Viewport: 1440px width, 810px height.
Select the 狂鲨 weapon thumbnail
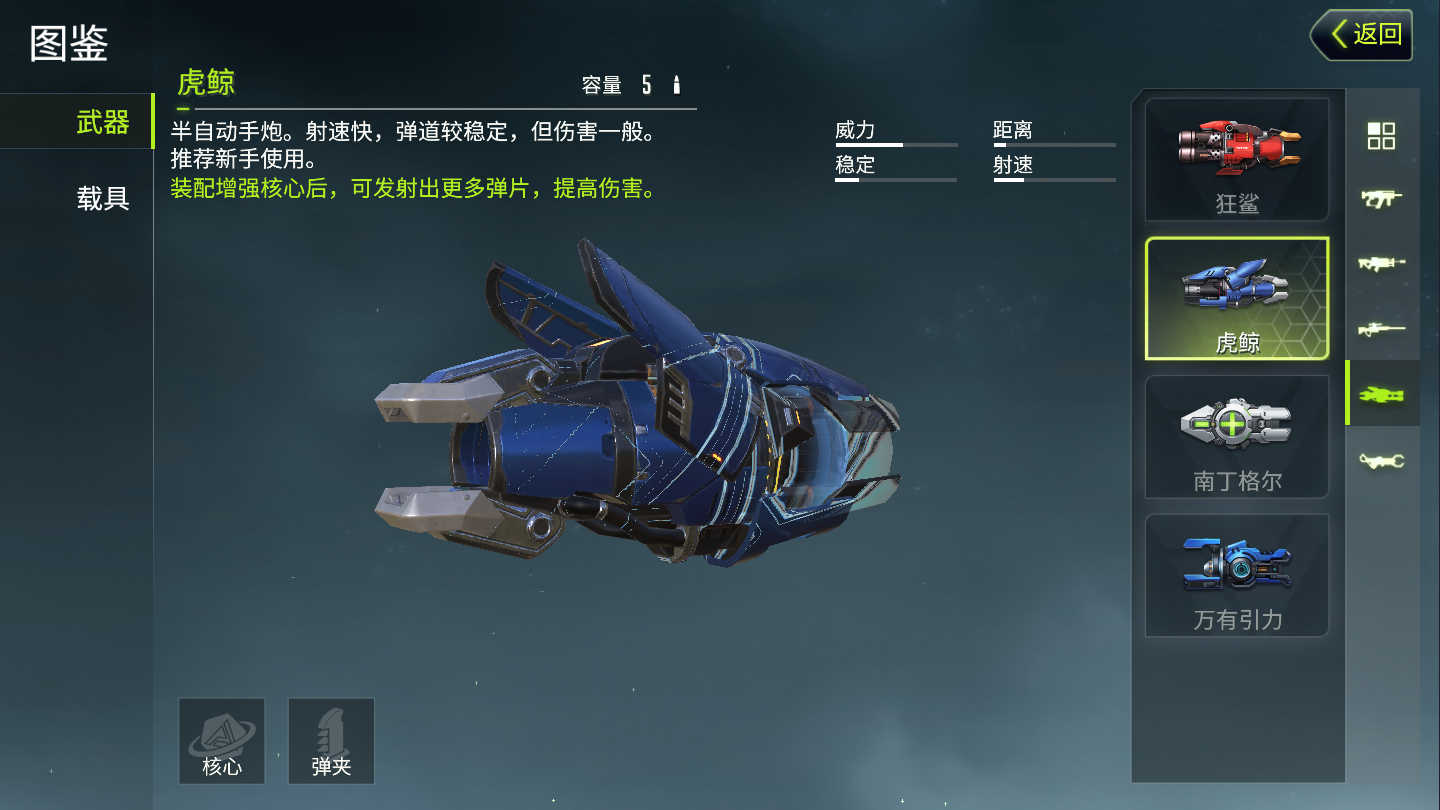point(1237,158)
